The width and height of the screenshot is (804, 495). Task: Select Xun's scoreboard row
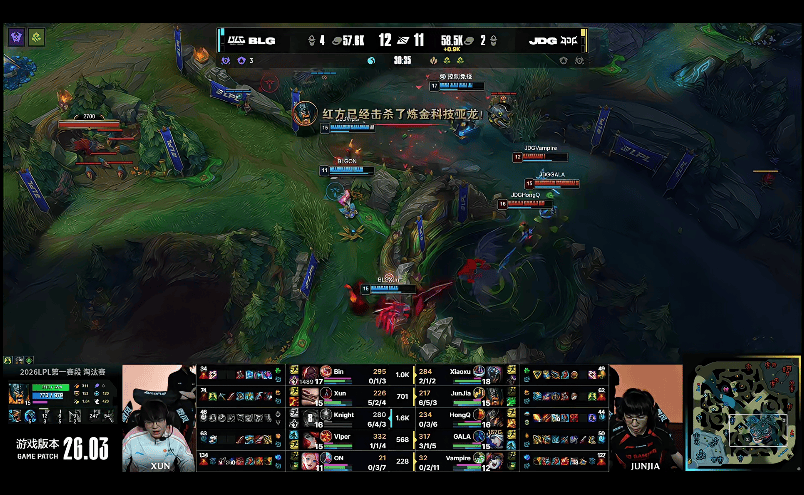[x=343, y=396]
